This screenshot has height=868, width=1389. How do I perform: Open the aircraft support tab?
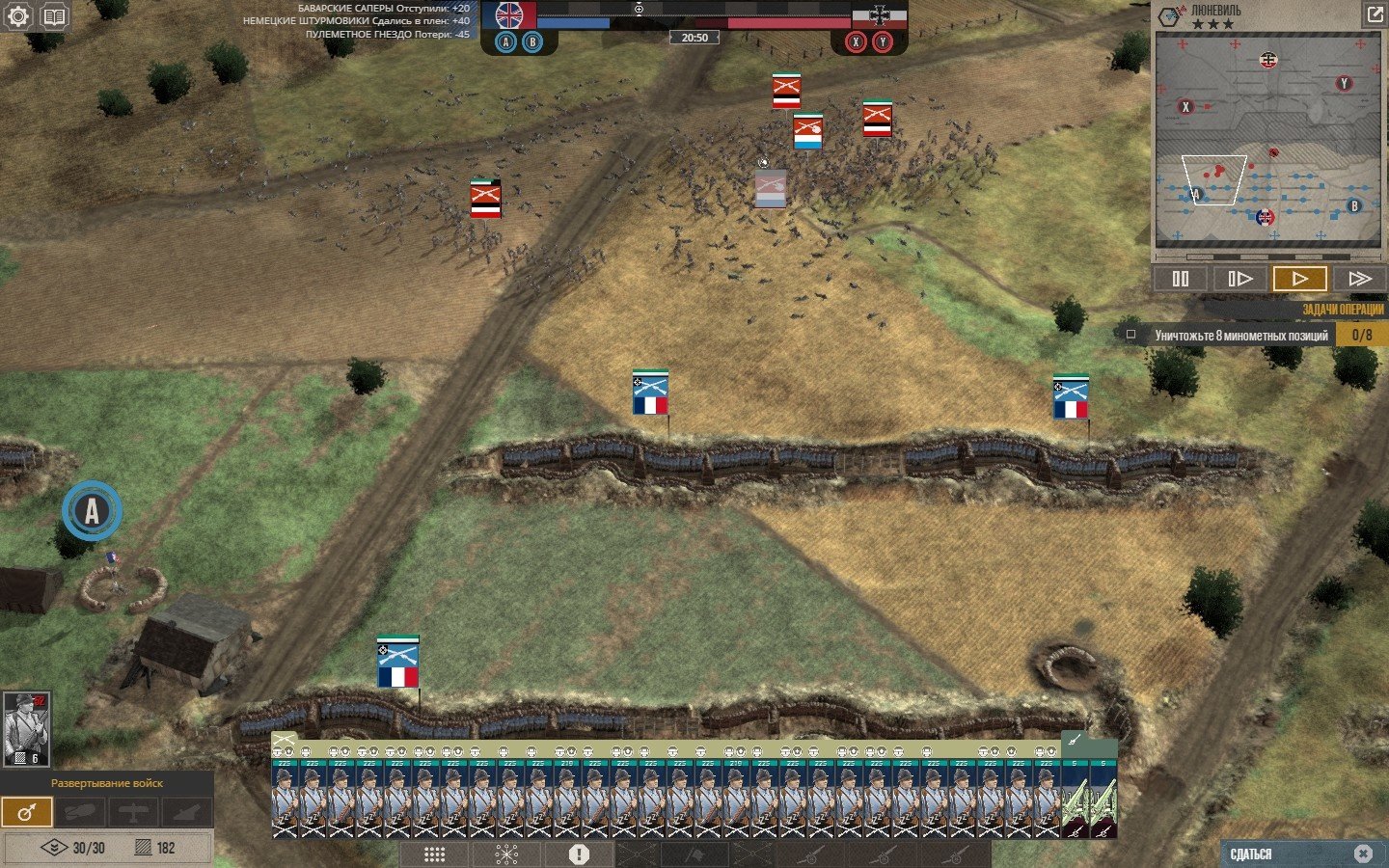pyautogui.click(x=133, y=812)
